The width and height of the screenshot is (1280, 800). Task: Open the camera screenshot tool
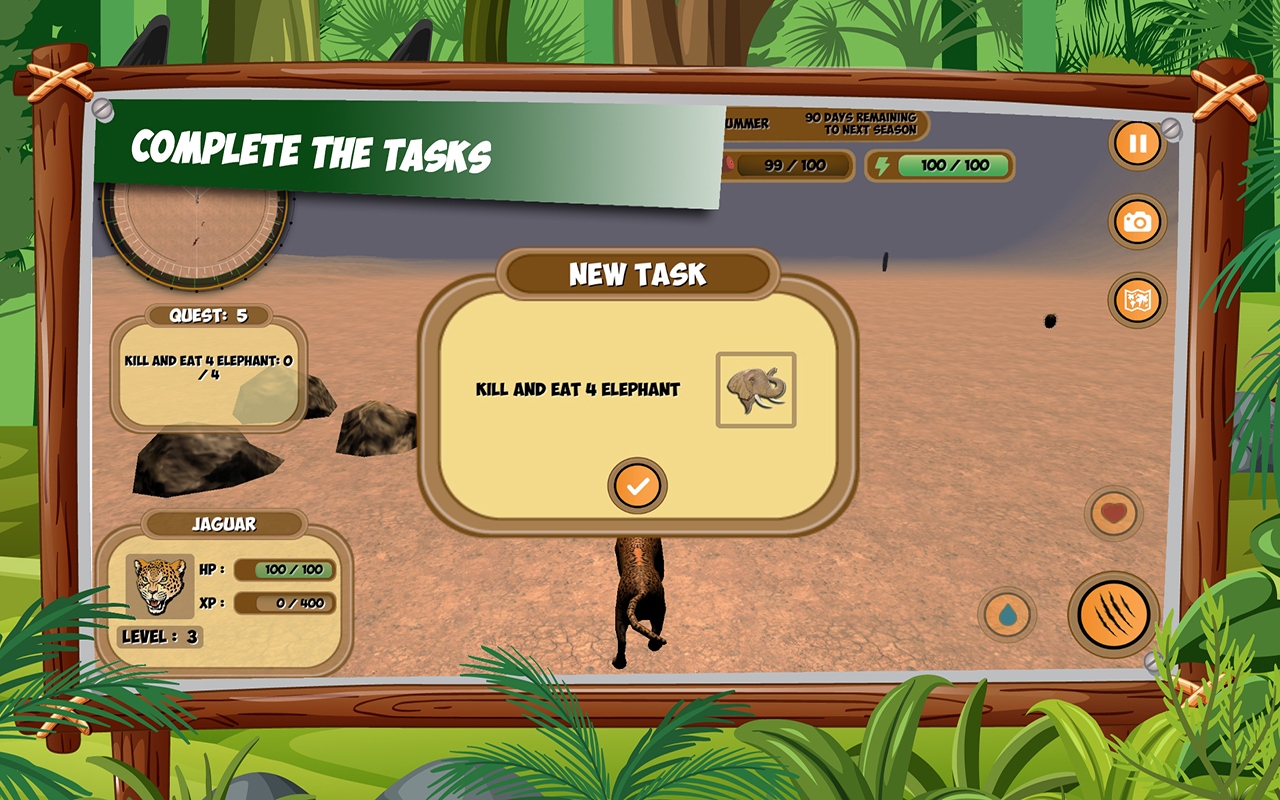(x=1135, y=222)
